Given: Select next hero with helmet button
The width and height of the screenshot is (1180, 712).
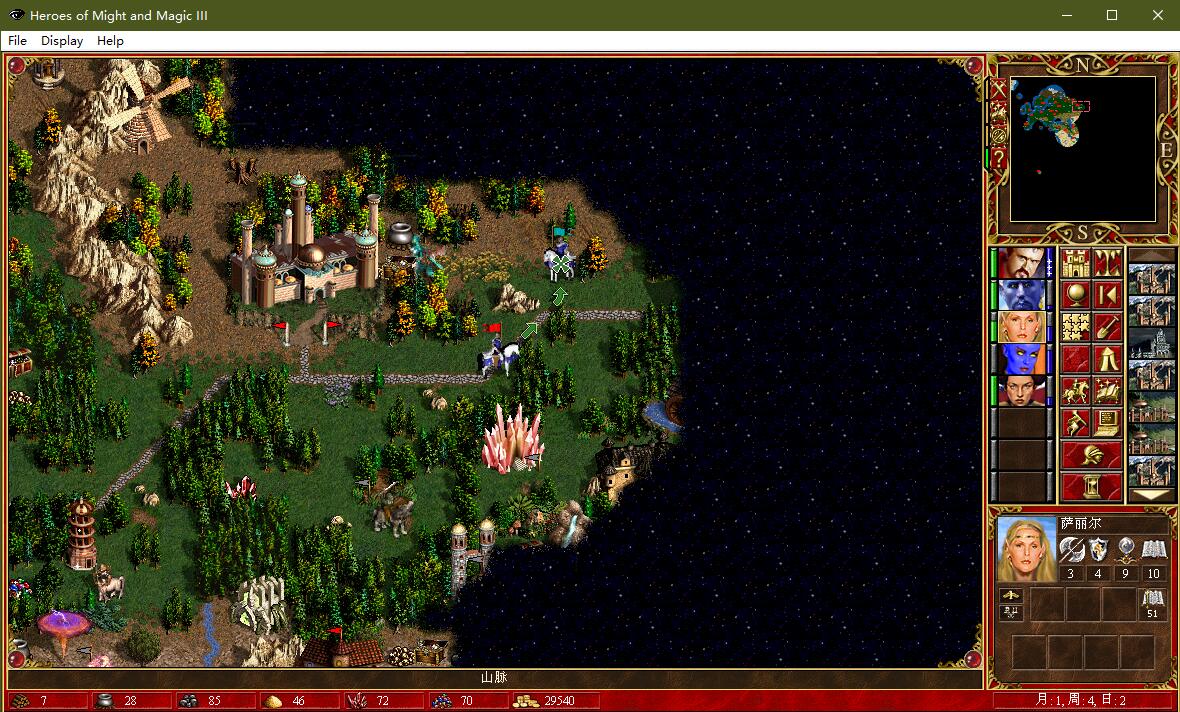Looking at the screenshot, I should pyautogui.click(x=1091, y=455).
